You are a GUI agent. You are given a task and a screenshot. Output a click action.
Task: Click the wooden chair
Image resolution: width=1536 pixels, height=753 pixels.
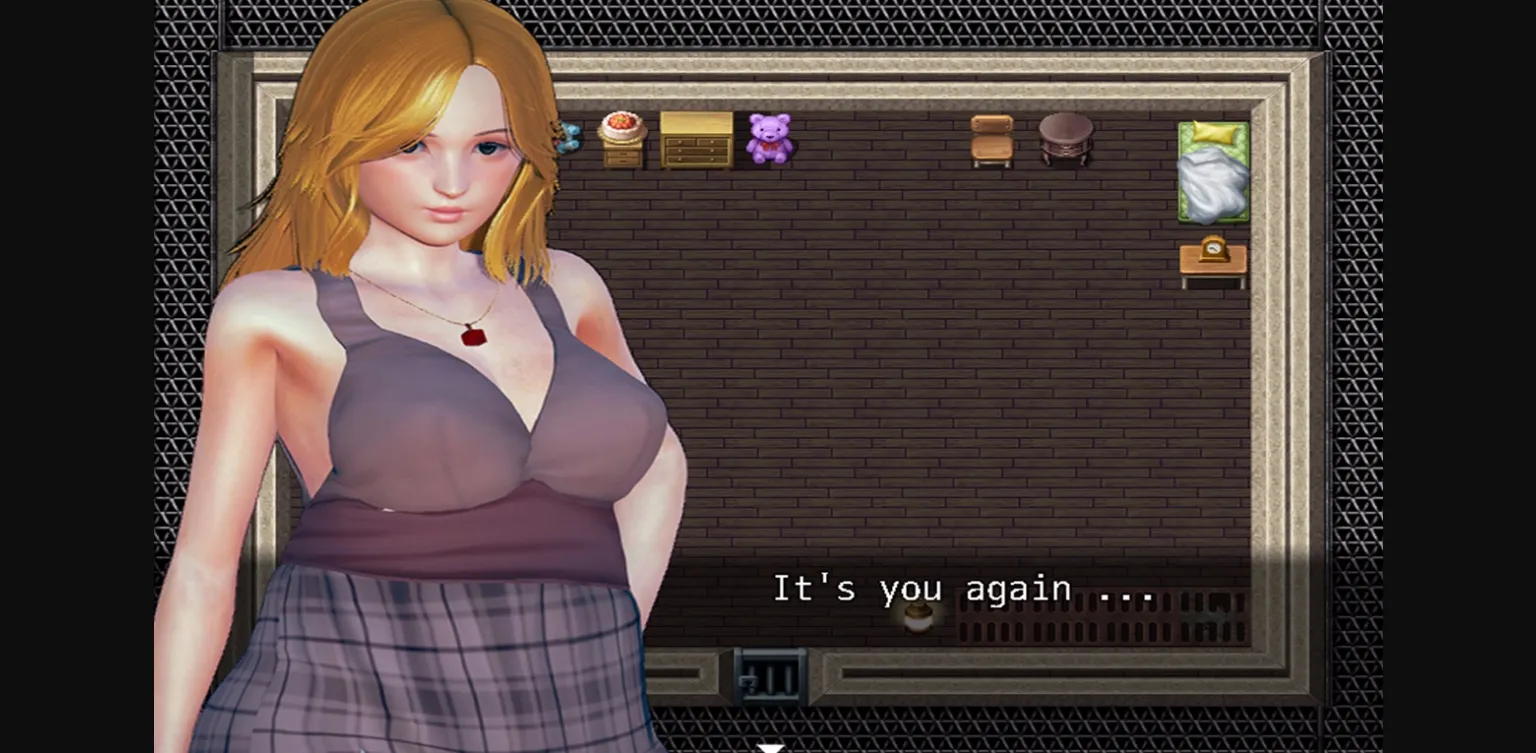(x=991, y=140)
